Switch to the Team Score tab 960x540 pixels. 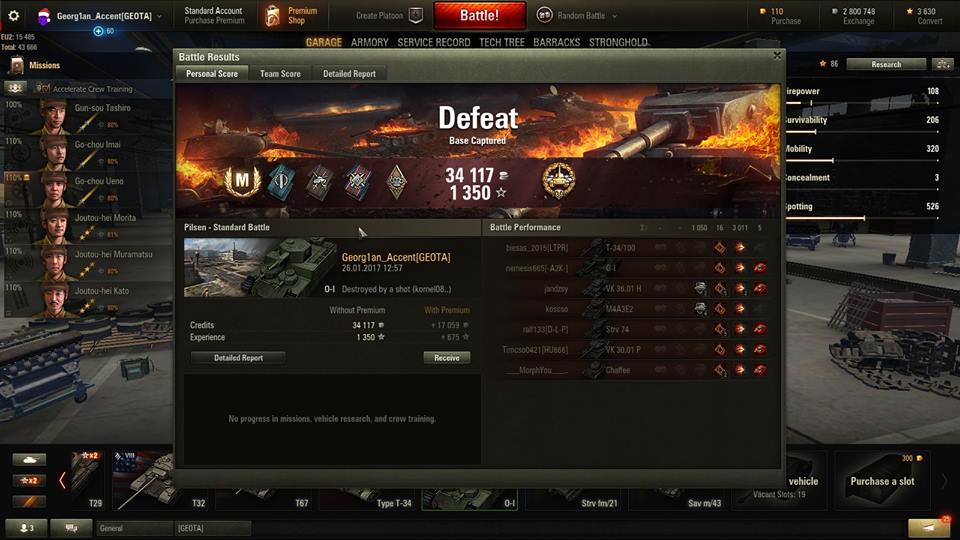pyautogui.click(x=280, y=74)
